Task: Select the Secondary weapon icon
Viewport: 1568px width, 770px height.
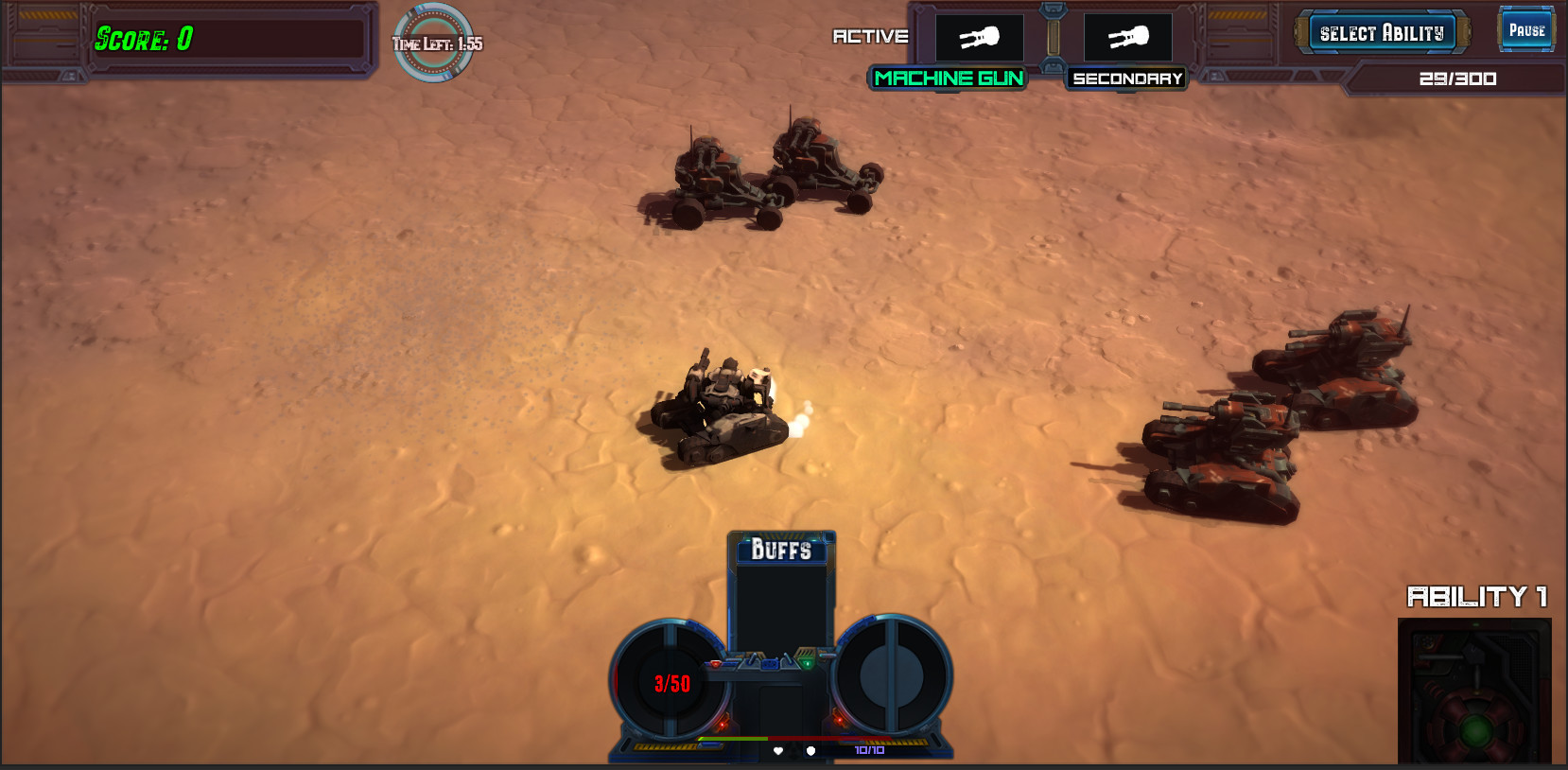Action: click(1125, 37)
